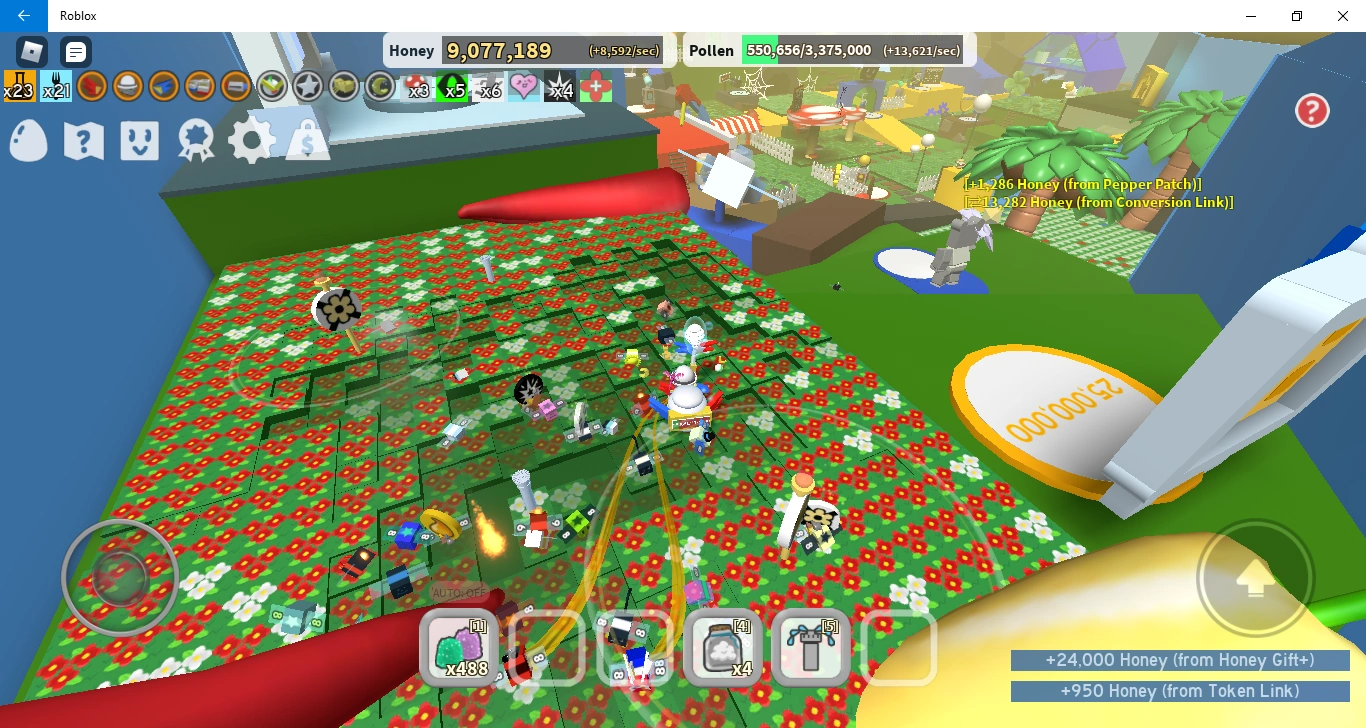Click the gold x23 treat counter icon

(18, 87)
